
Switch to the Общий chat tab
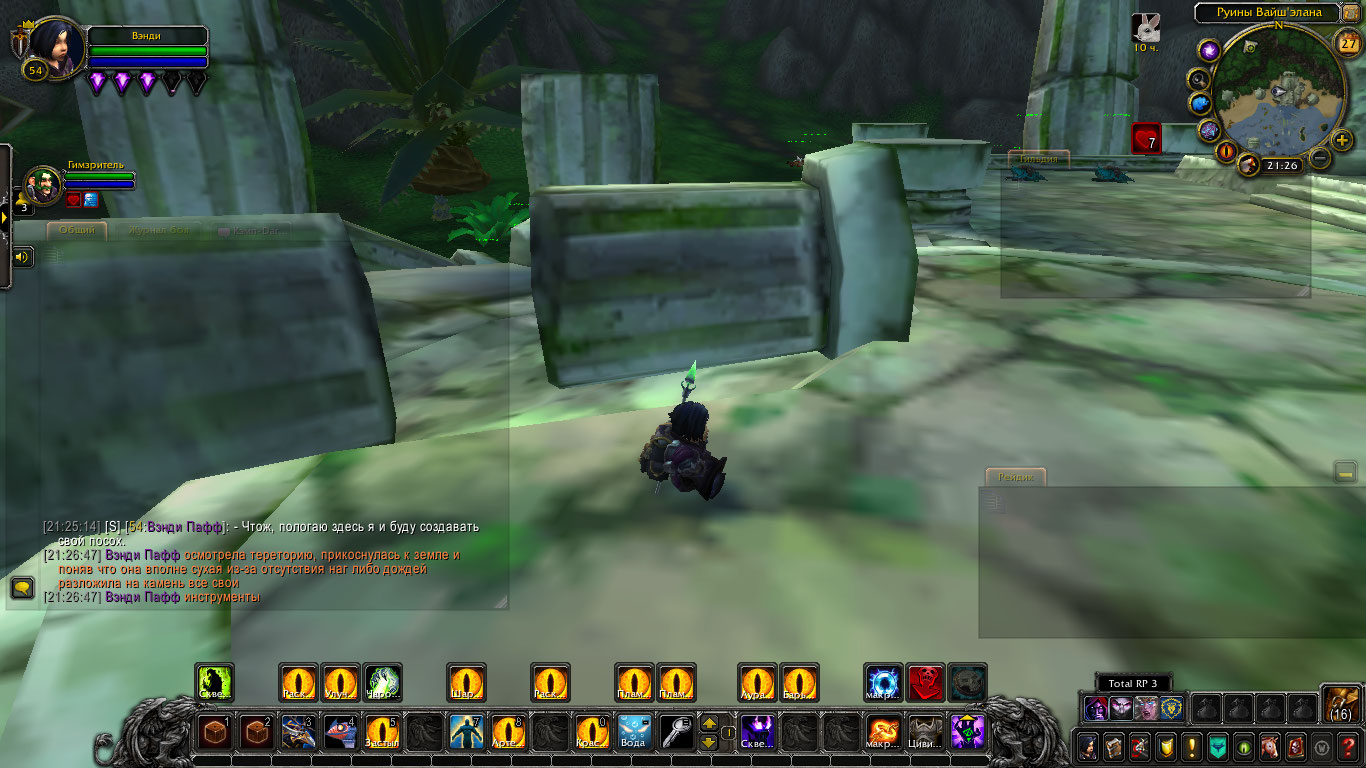(x=77, y=230)
